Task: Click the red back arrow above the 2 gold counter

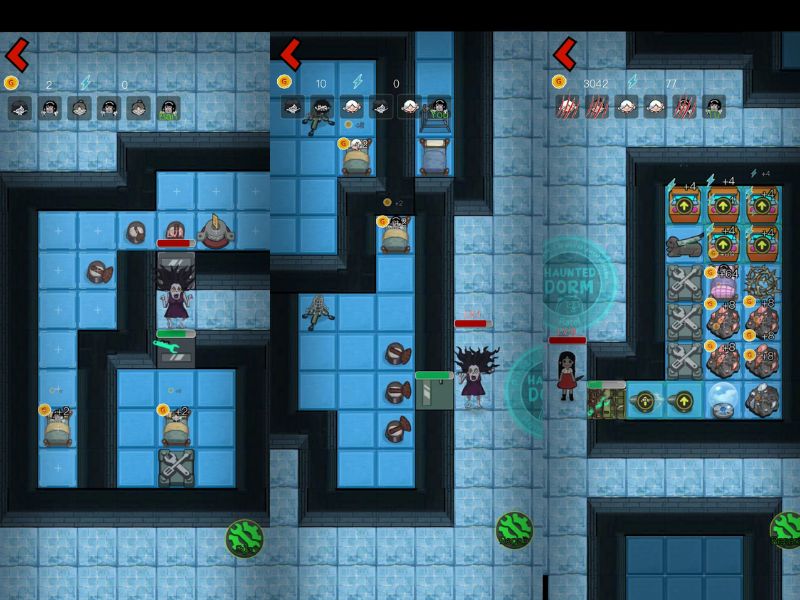Action: (17, 53)
